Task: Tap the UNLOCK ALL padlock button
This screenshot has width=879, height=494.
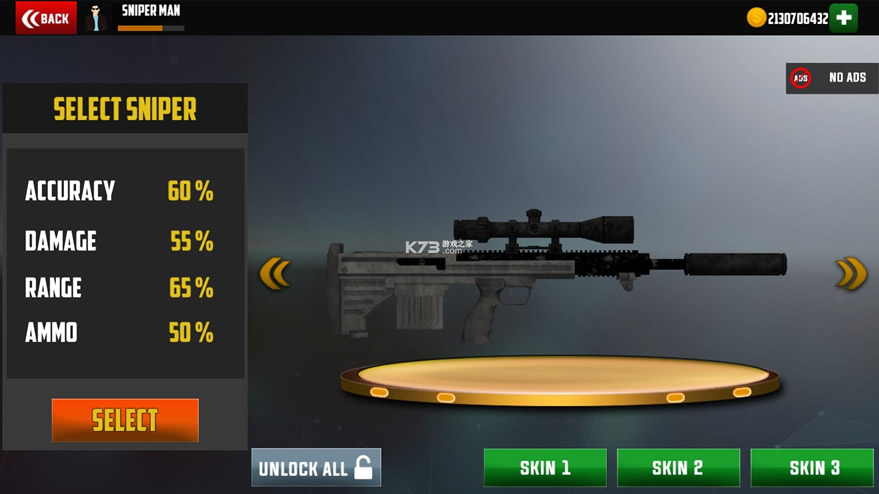Action: 316,468
